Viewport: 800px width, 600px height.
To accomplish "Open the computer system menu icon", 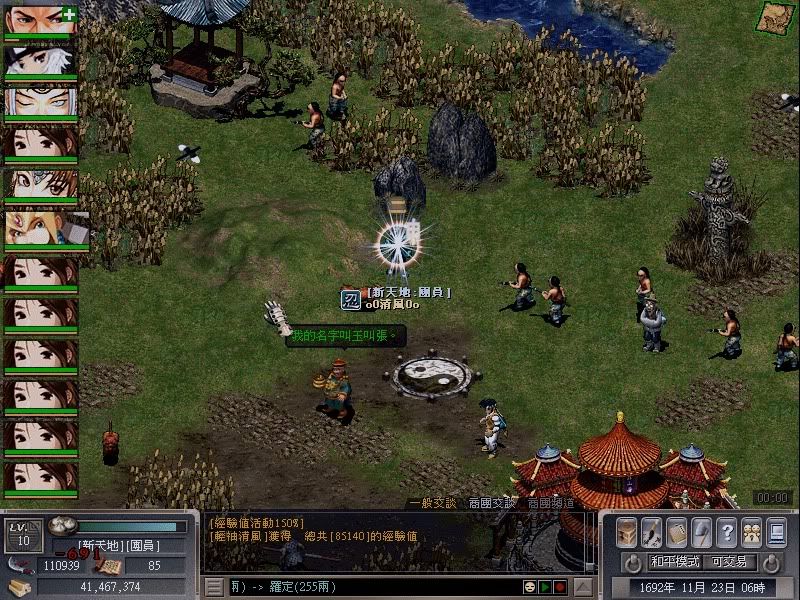I will tap(777, 531).
